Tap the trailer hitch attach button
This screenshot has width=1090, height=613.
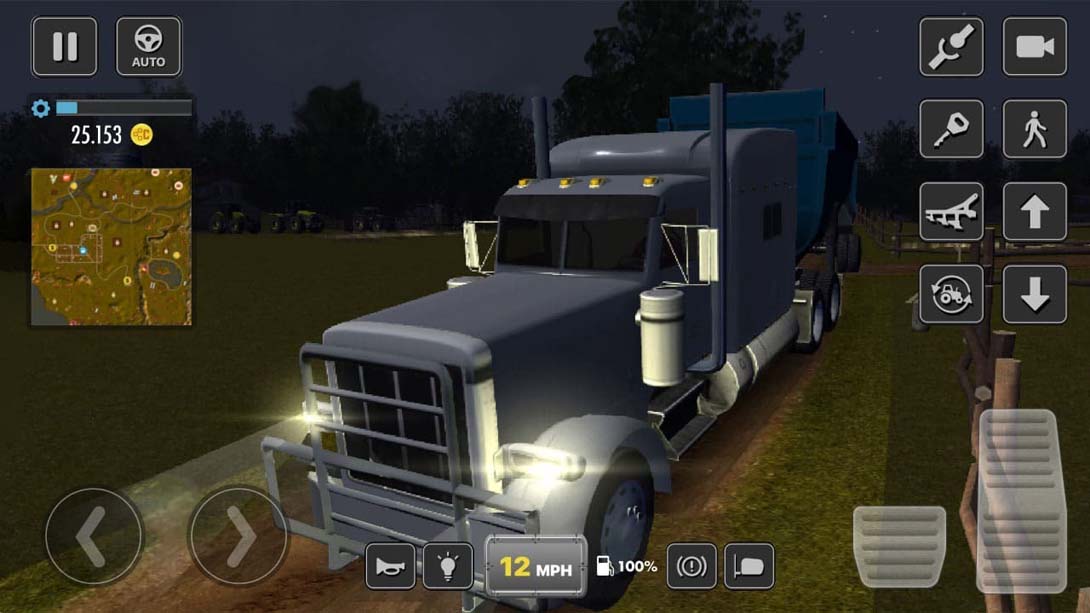[x=951, y=46]
